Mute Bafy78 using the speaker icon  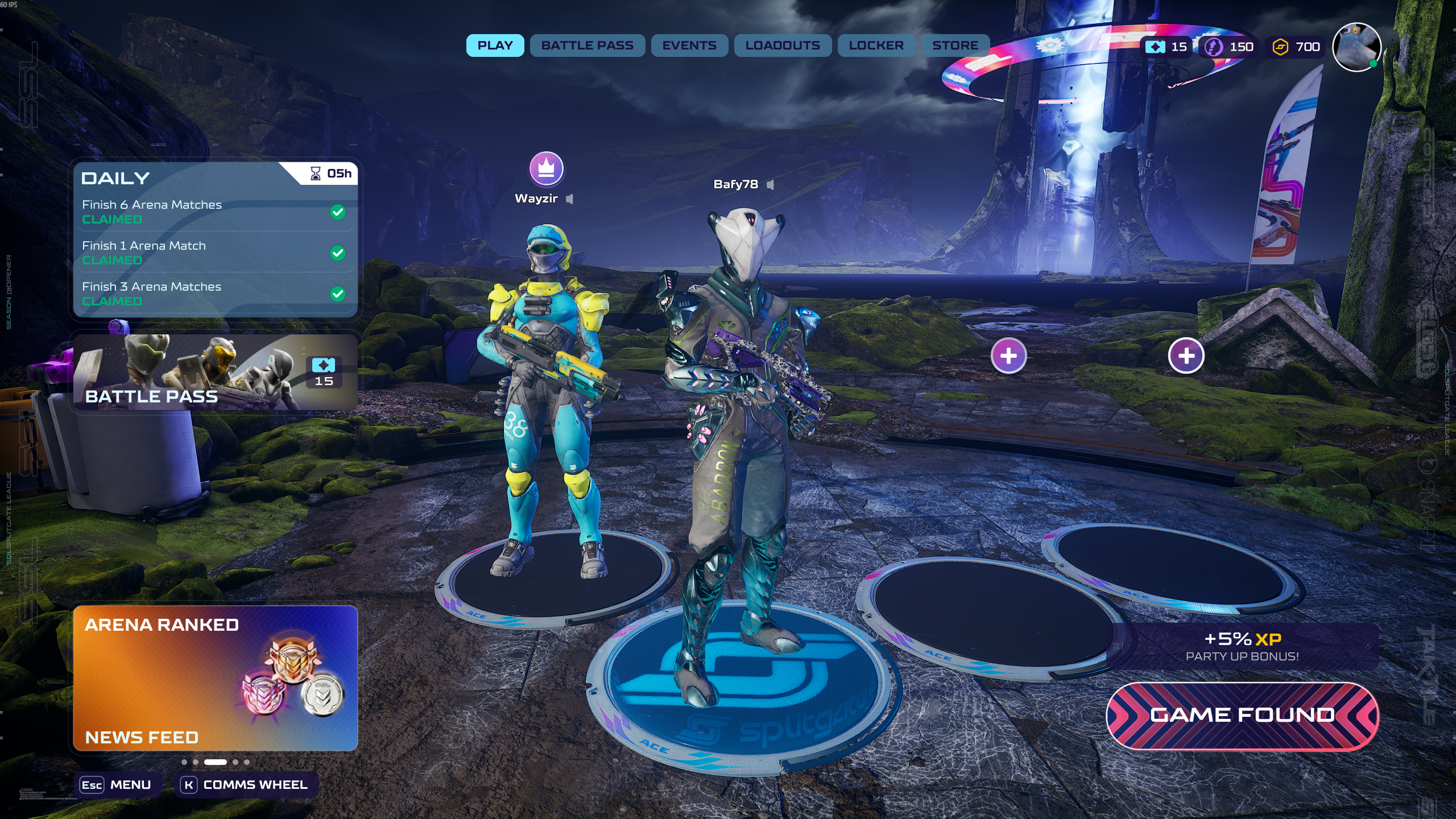(x=771, y=184)
